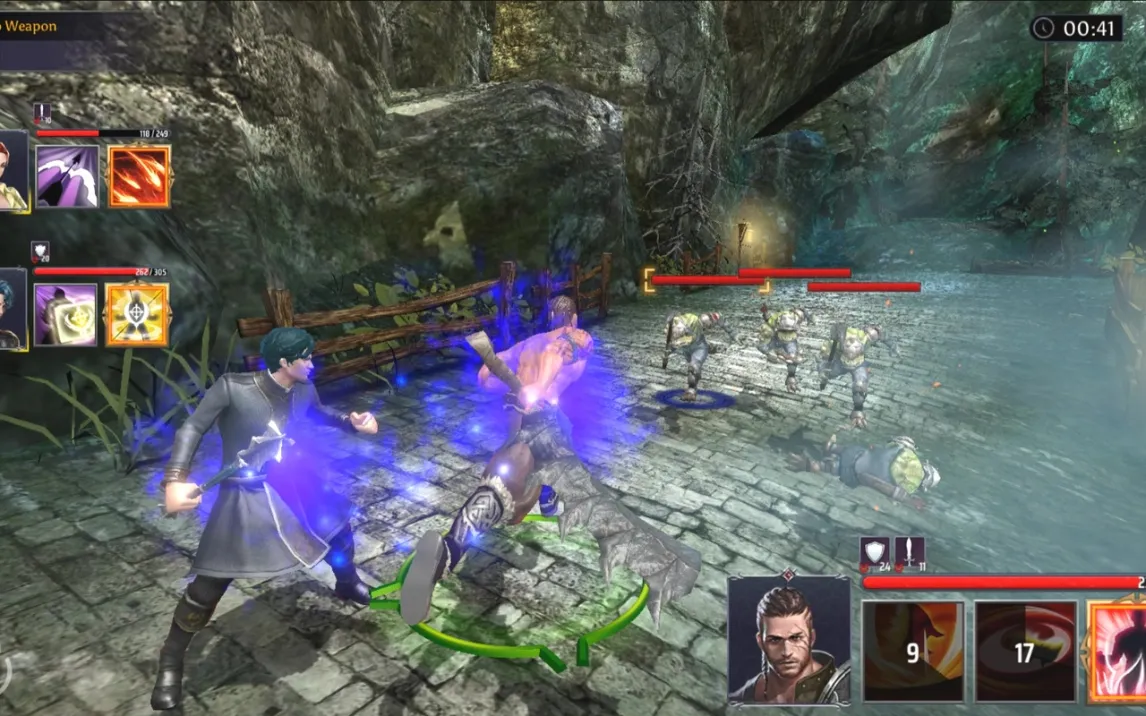Tap the helmet skill showing cooldown 9
This screenshot has height=716, width=1146.
click(913, 651)
